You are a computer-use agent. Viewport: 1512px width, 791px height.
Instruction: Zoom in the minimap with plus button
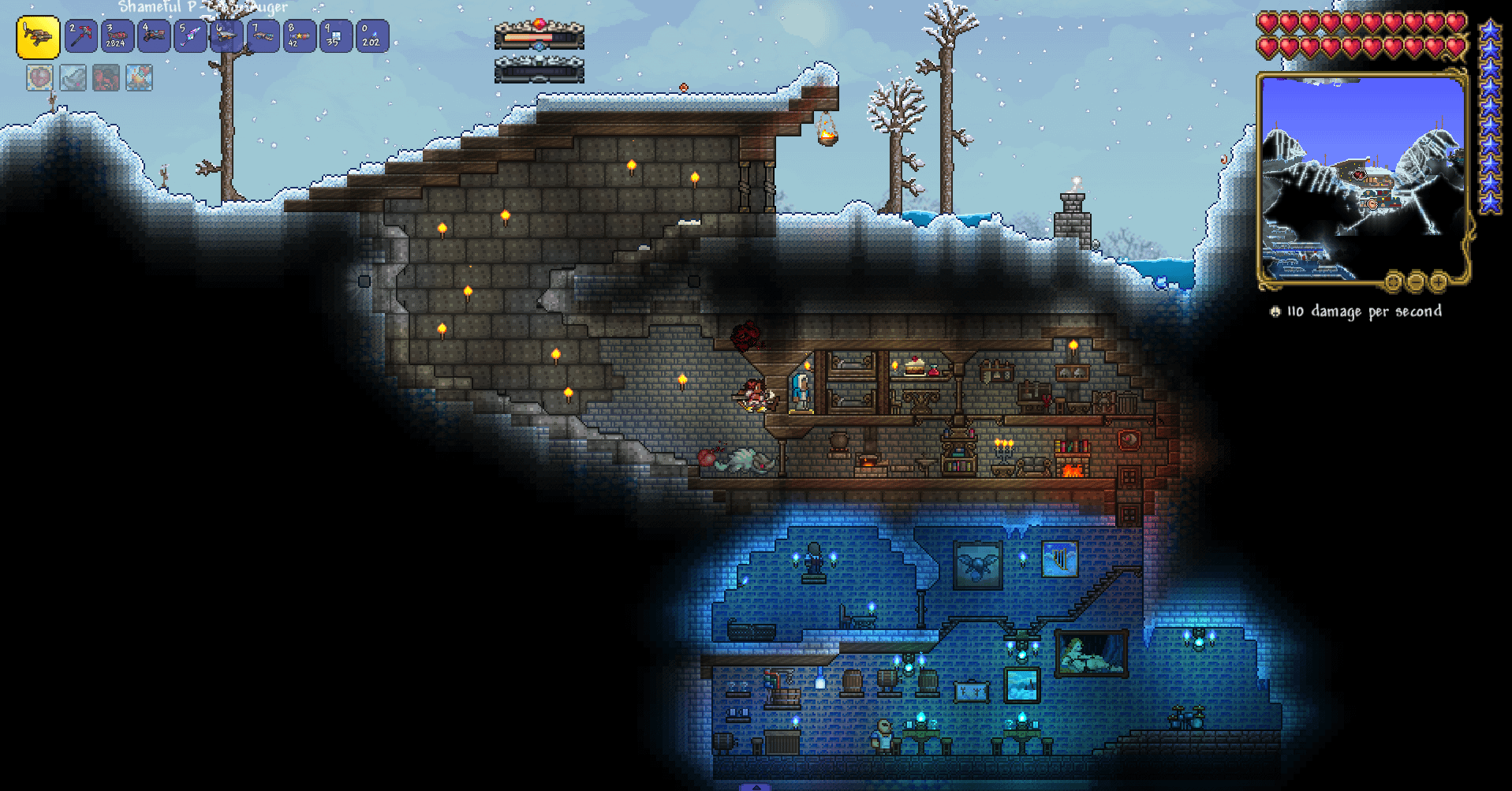pos(1438,281)
